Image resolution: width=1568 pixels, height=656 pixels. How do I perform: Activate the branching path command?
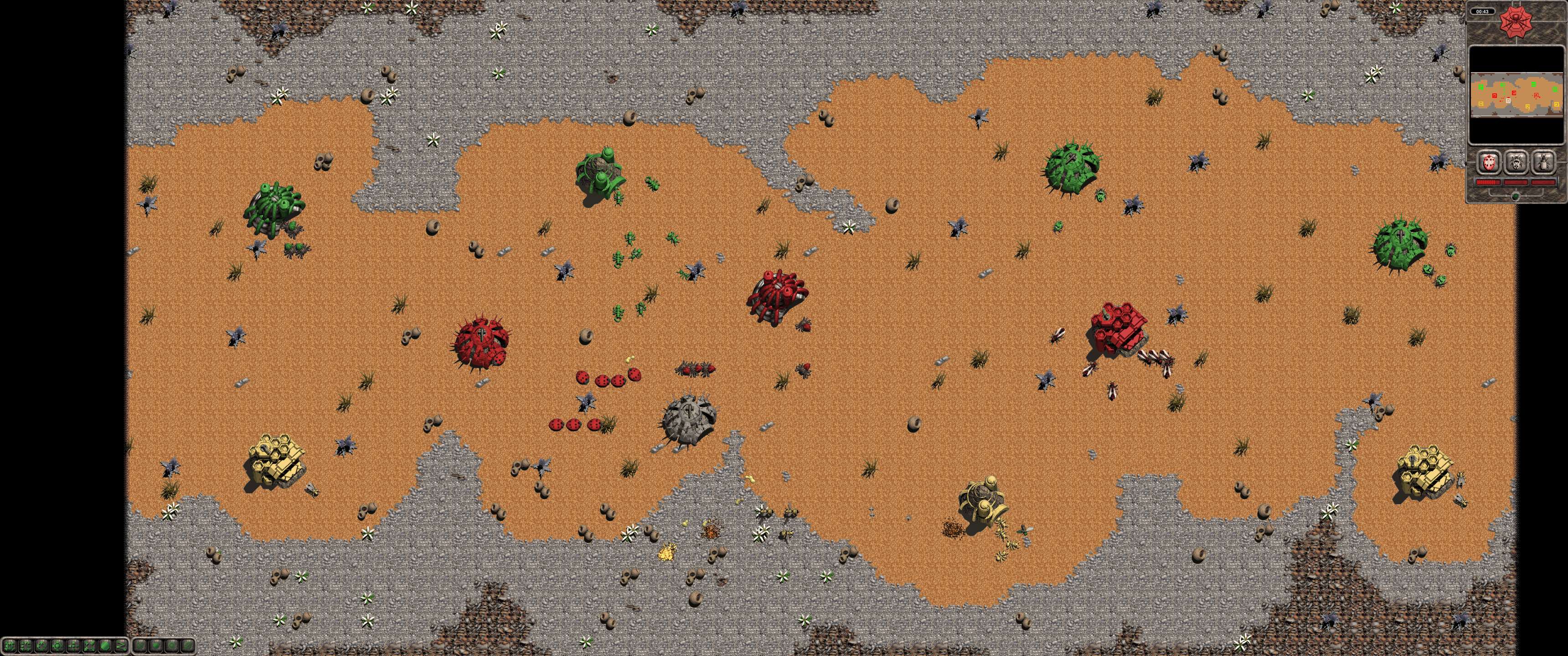[x=121, y=646]
